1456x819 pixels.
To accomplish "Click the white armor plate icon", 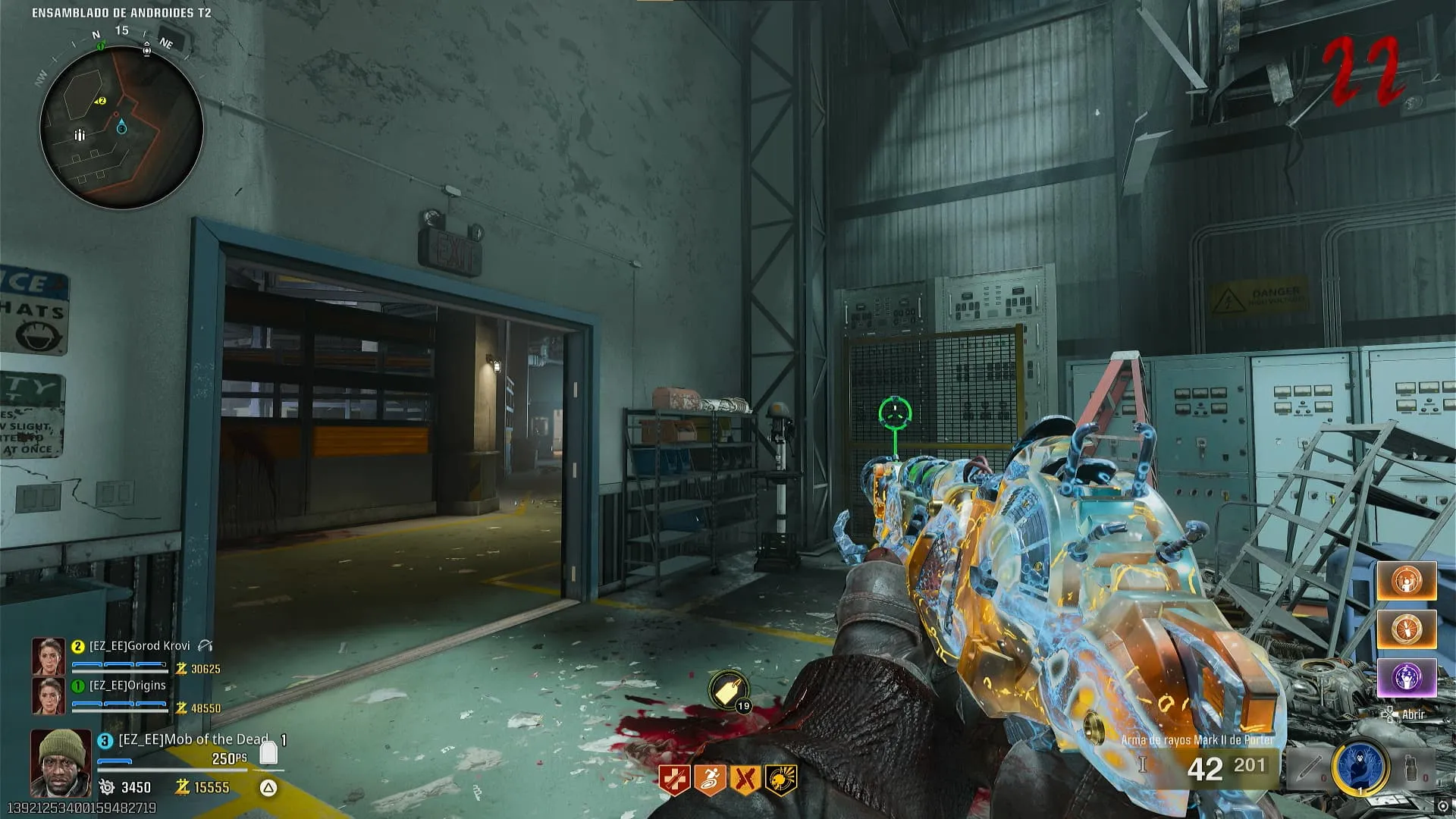I will coord(268,753).
